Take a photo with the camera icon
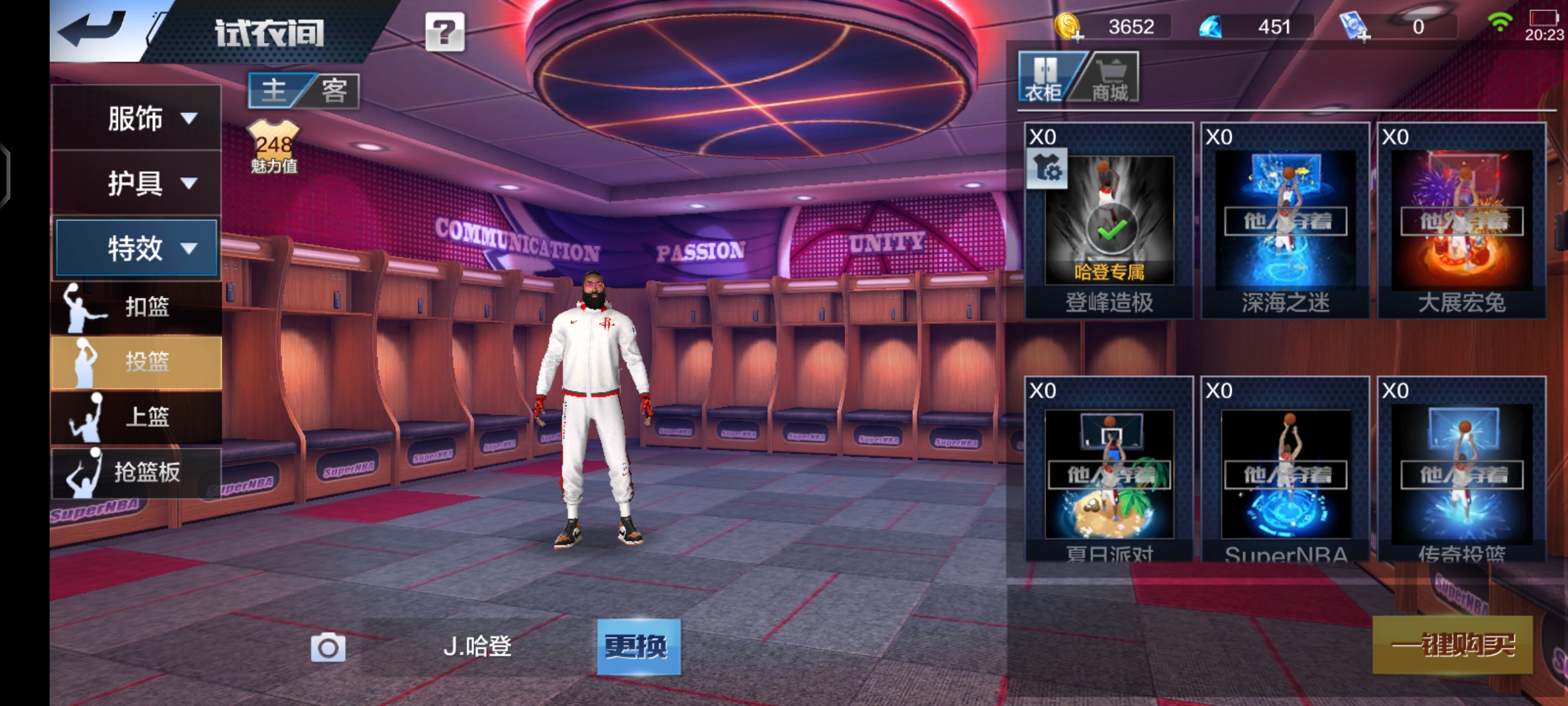The width and height of the screenshot is (1568, 706). [327, 647]
